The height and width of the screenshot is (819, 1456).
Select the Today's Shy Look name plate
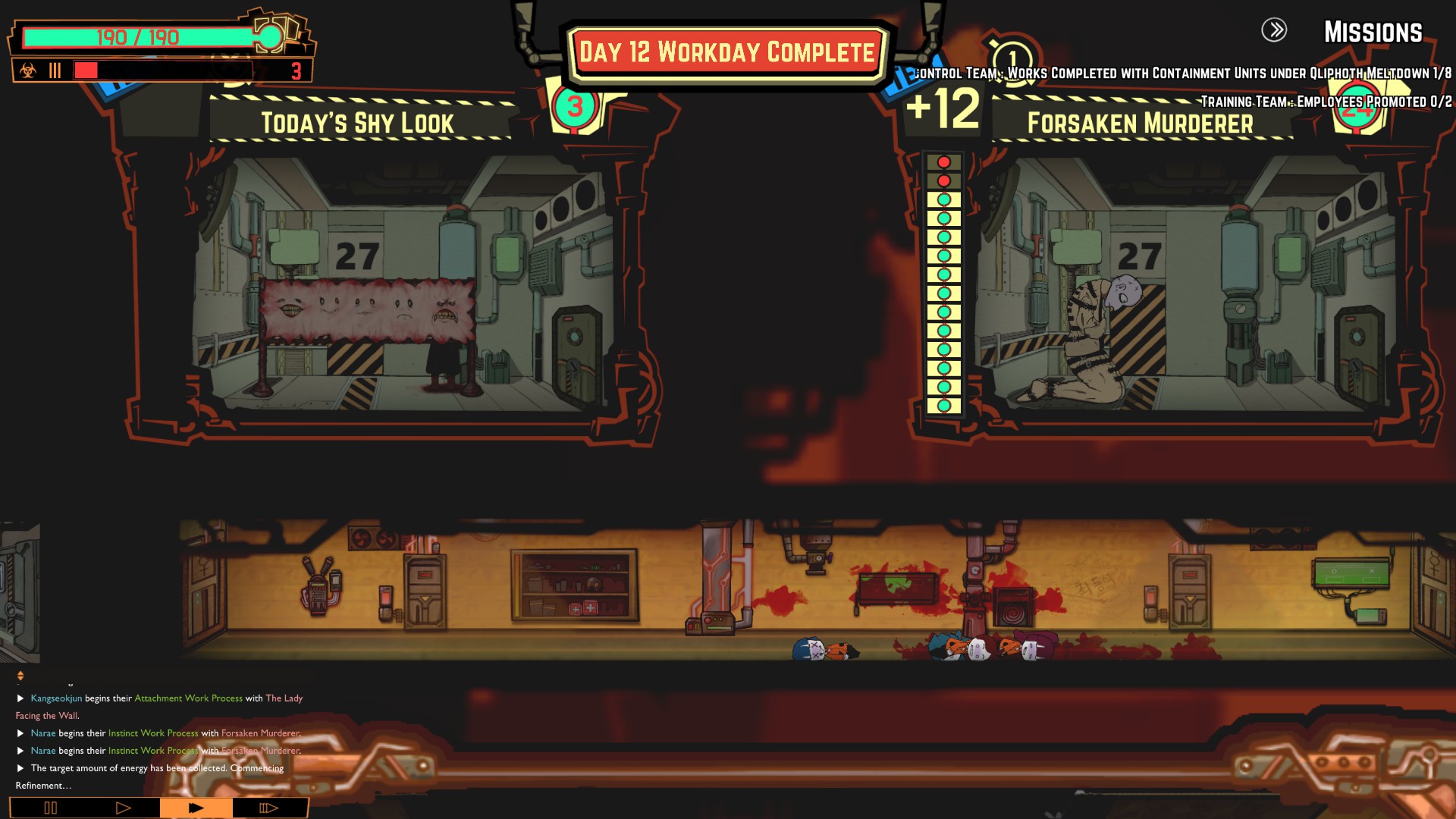pyautogui.click(x=358, y=123)
